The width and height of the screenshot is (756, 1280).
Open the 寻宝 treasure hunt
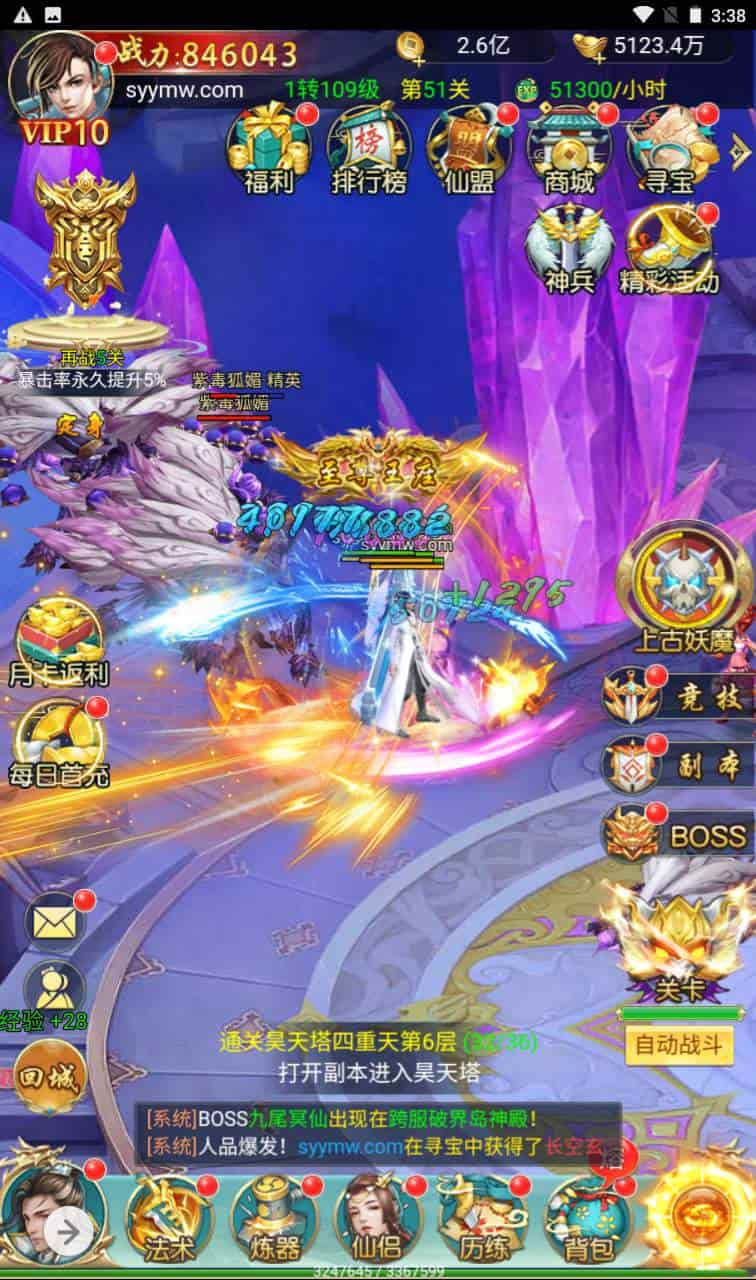coord(668,150)
